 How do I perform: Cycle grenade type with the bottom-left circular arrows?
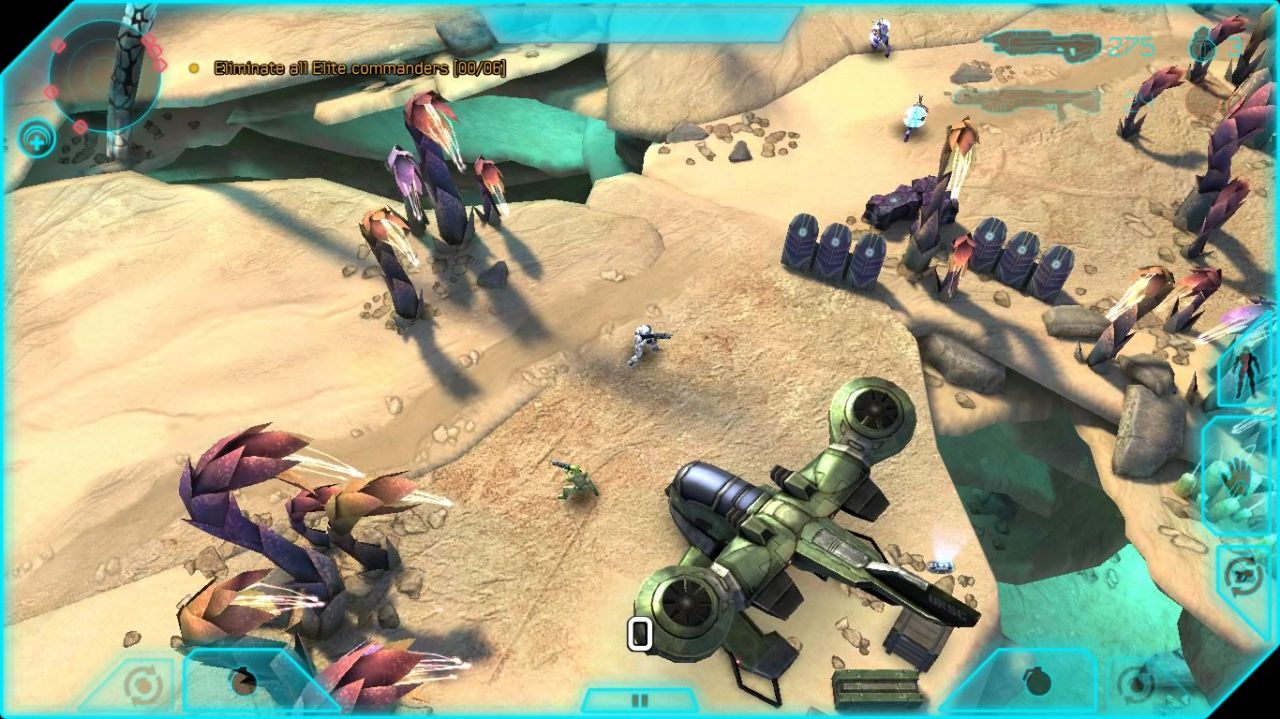[144, 685]
